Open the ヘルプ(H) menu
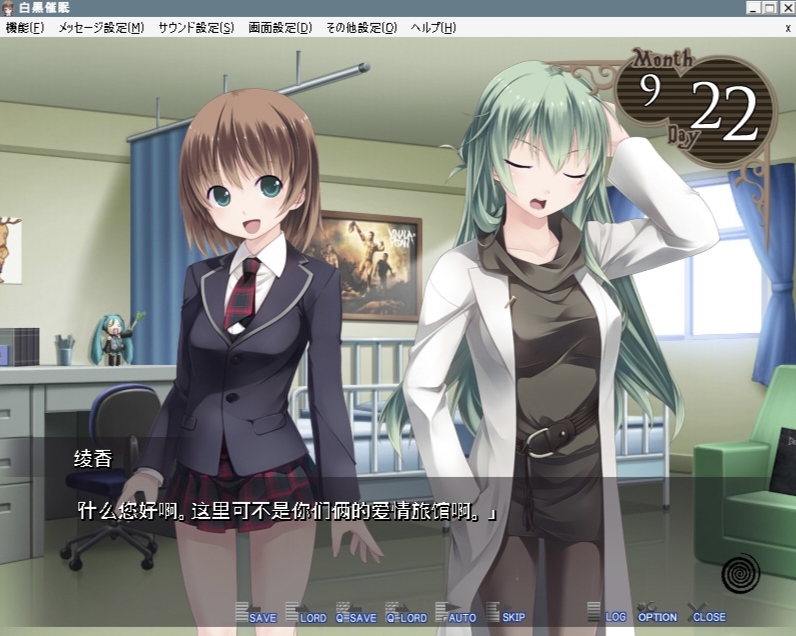This screenshot has width=796, height=636. tap(433, 28)
